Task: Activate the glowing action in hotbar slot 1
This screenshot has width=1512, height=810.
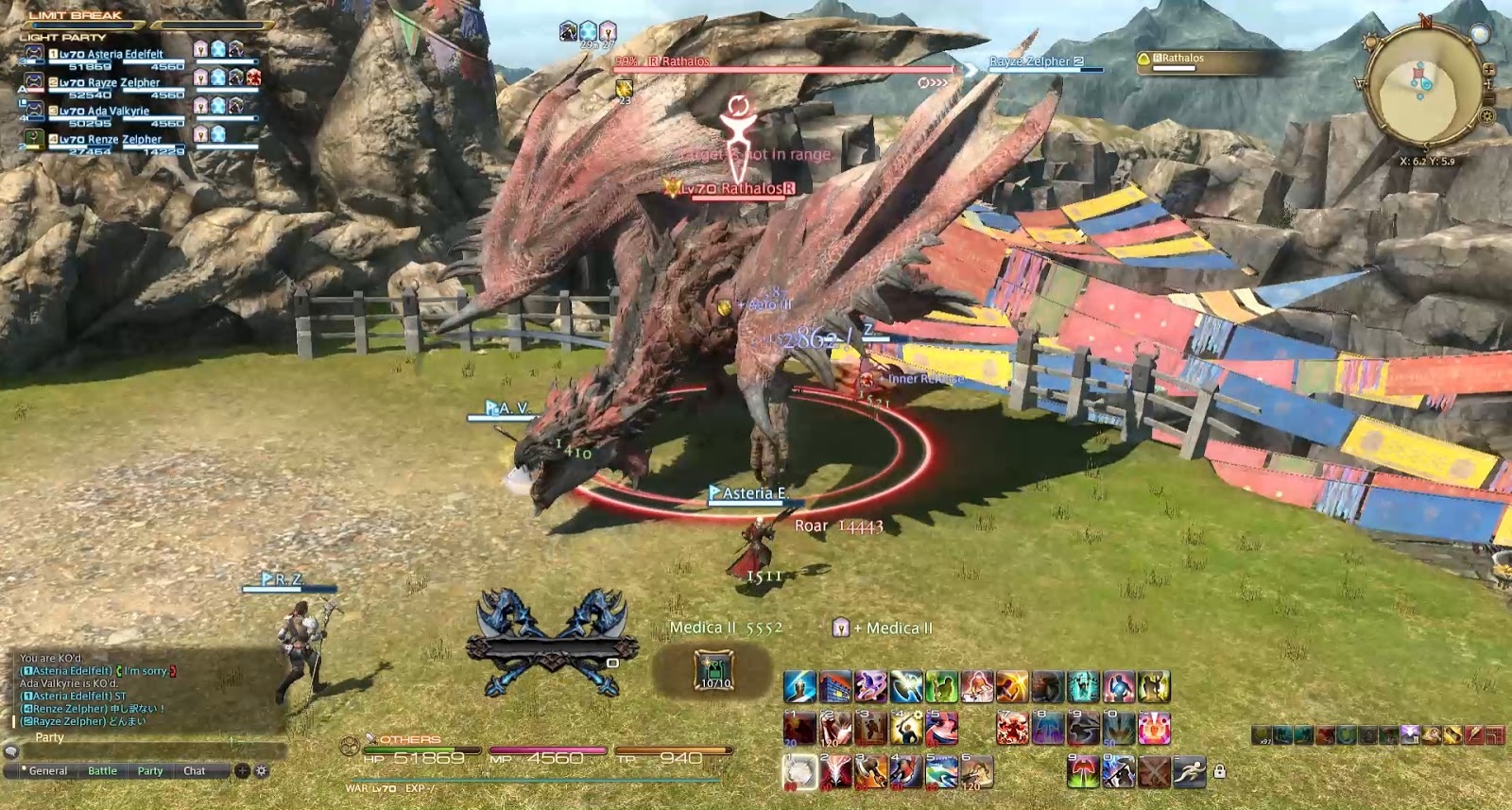Action: click(x=799, y=772)
